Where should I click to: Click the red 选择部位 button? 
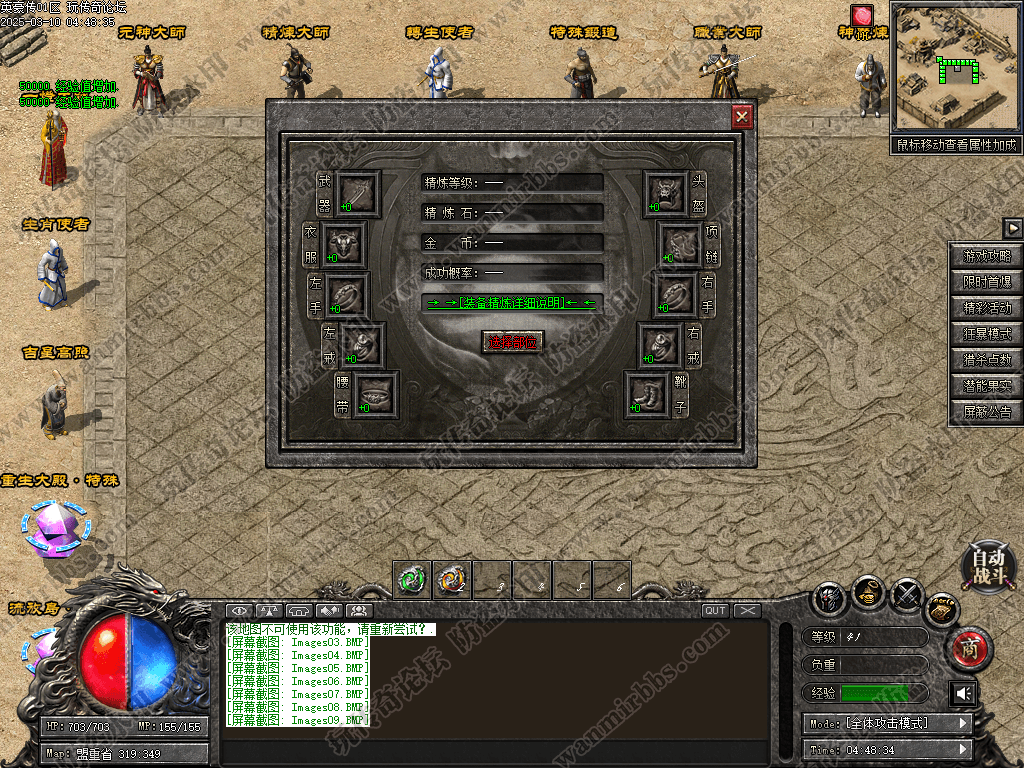(x=512, y=341)
